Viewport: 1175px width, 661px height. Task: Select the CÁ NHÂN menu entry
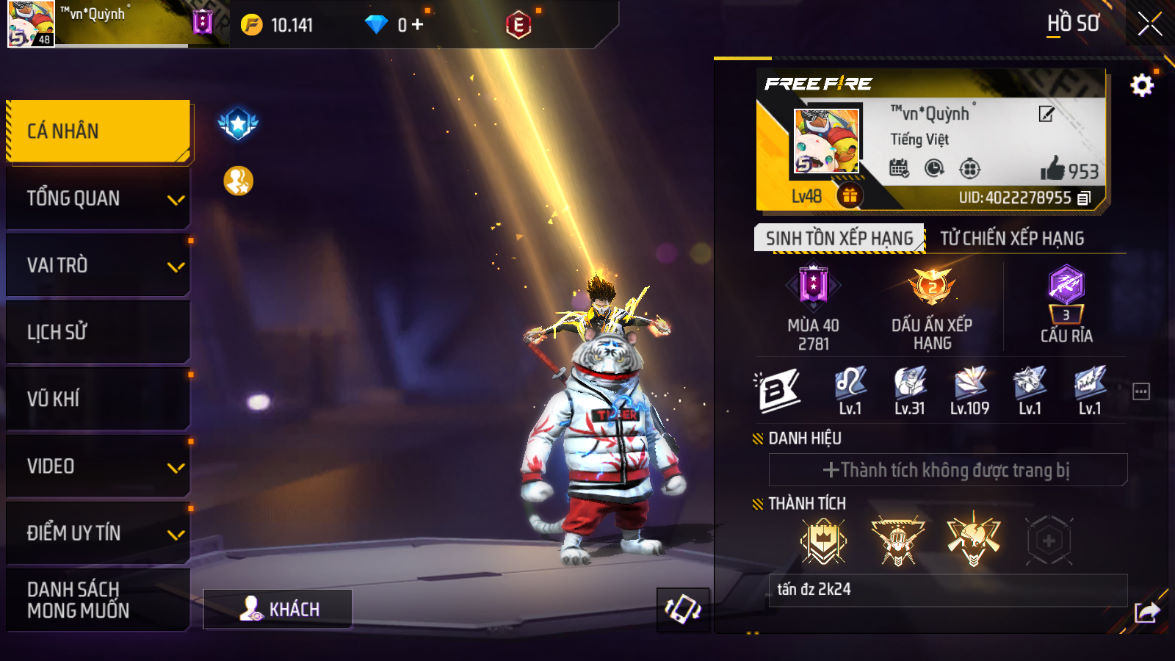(x=97, y=131)
